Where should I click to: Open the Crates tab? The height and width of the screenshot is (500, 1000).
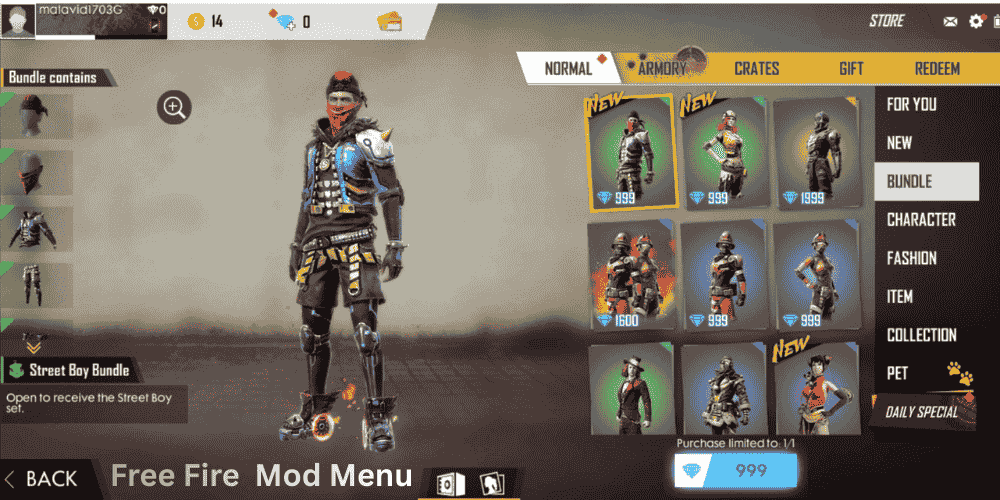coord(756,68)
